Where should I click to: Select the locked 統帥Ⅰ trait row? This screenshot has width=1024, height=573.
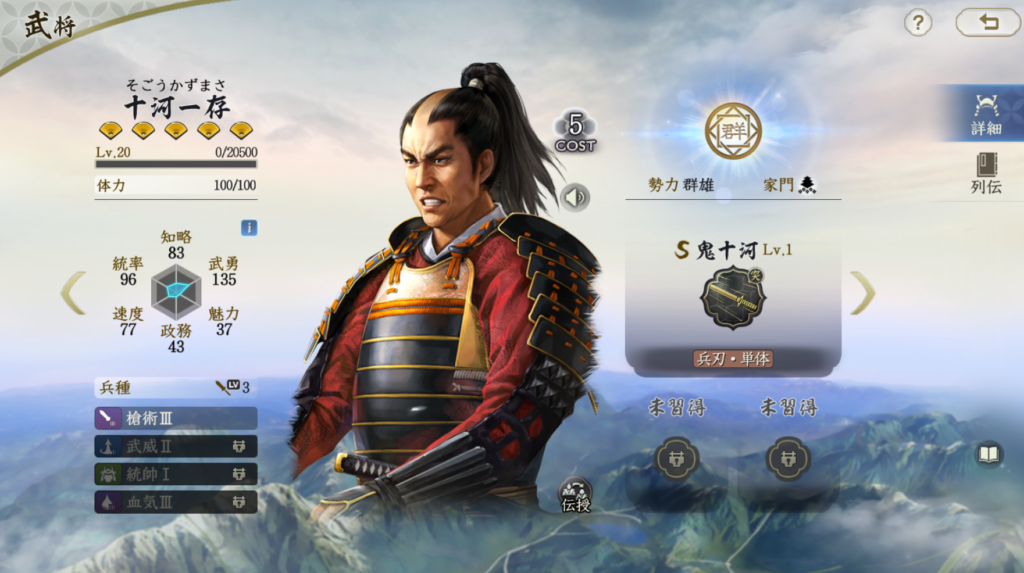tap(176, 474)
